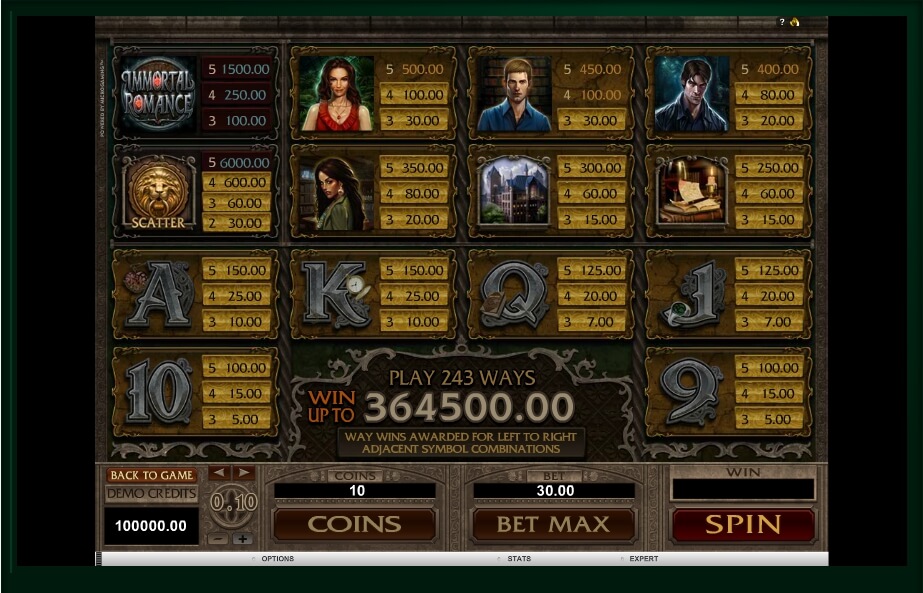Viewport: 923px width, 593px height.
Task: Click the Coins button
Action: (x=354, y=524)
